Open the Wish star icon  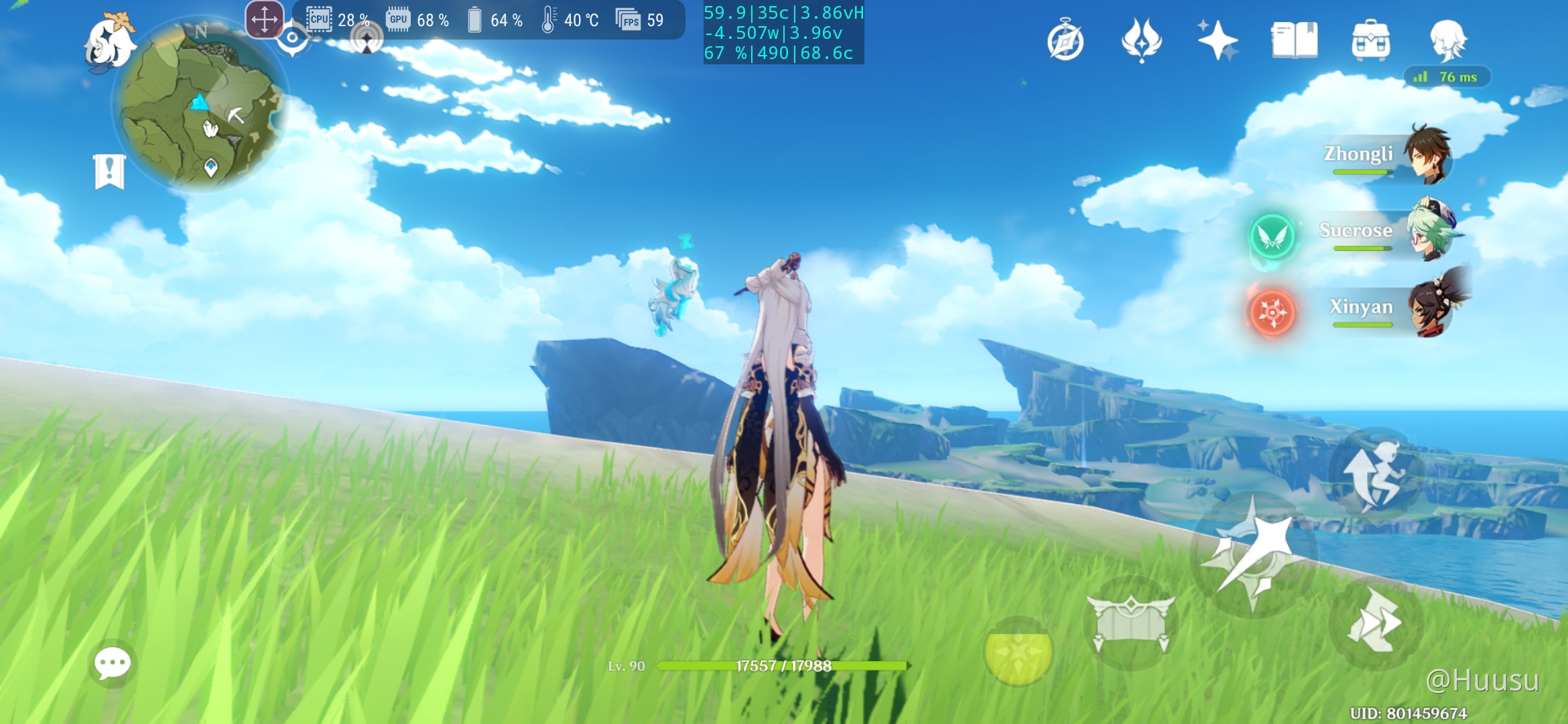click(1218, 40)
